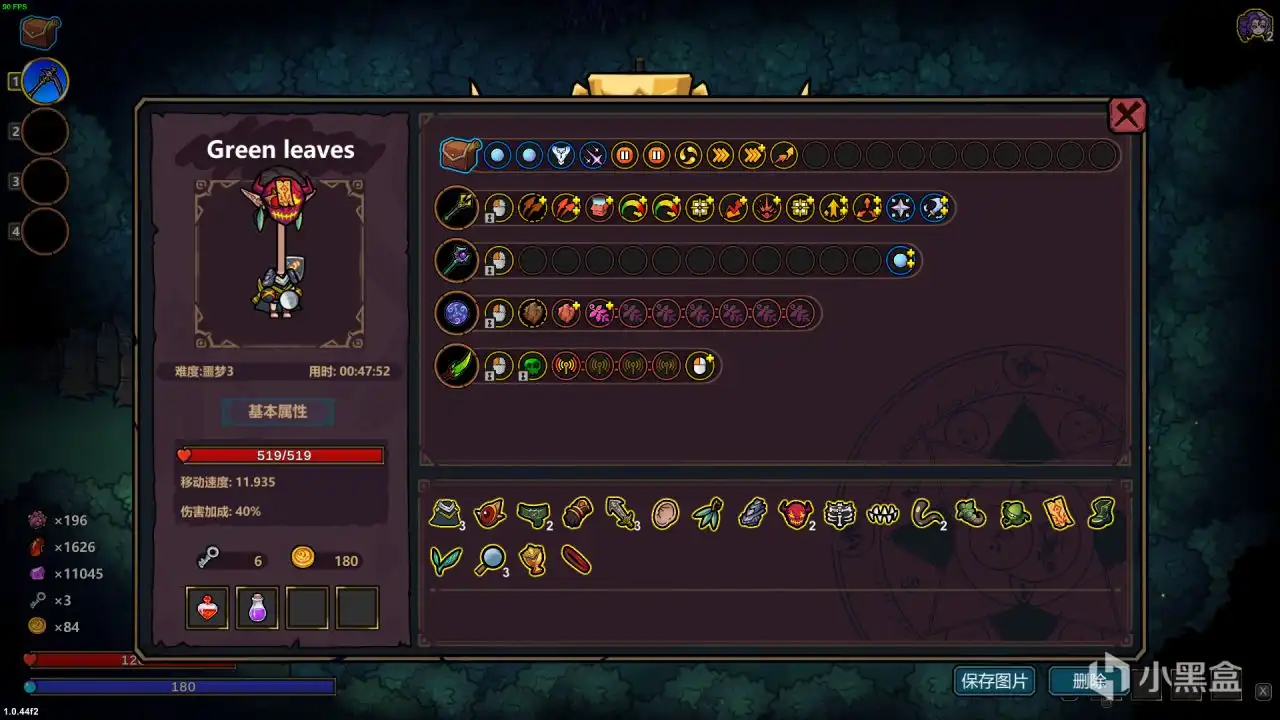
Task: Select the magnifying glass item
Action: 489,560
